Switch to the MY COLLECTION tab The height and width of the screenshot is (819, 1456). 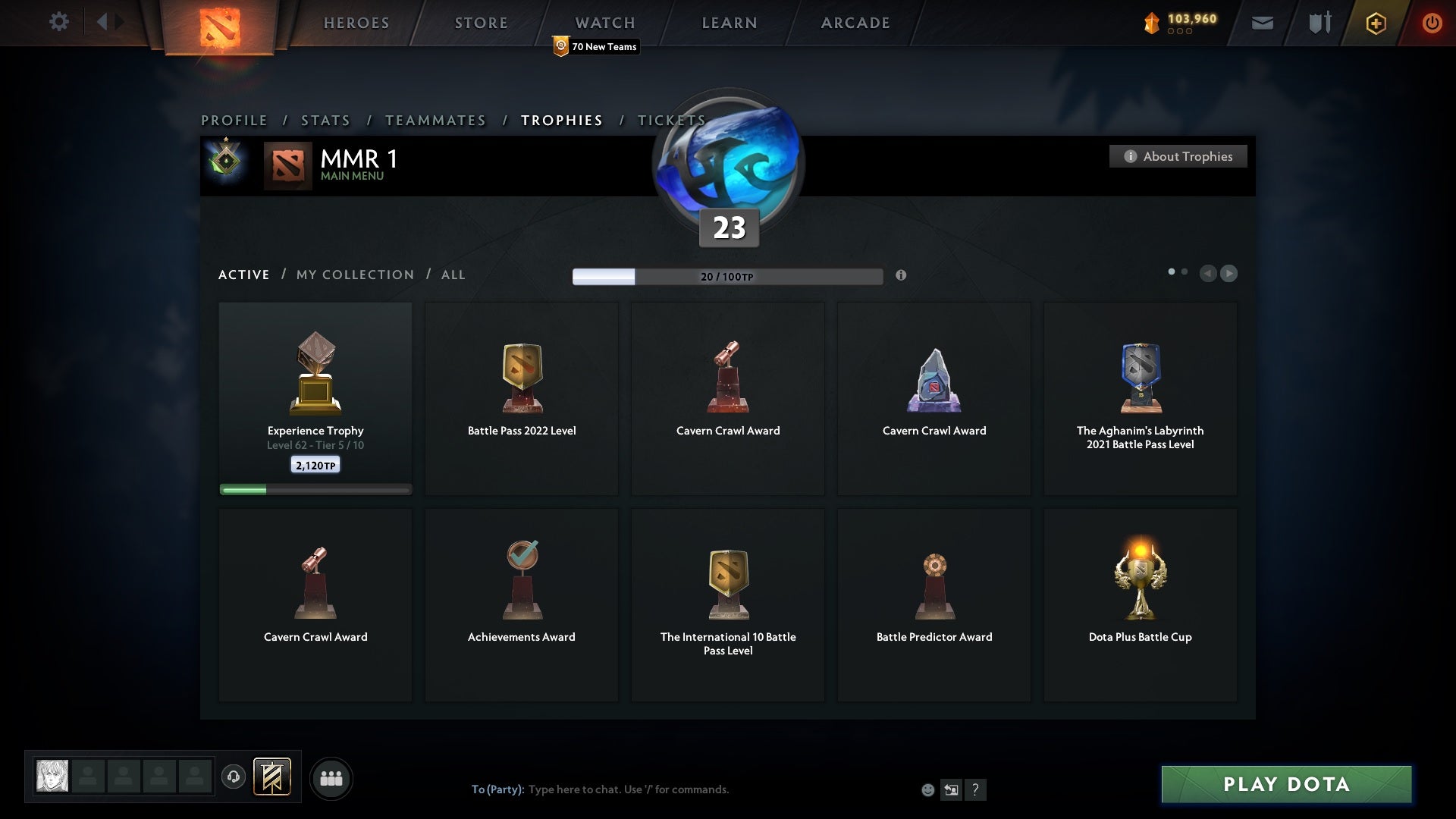coord(354,275)
